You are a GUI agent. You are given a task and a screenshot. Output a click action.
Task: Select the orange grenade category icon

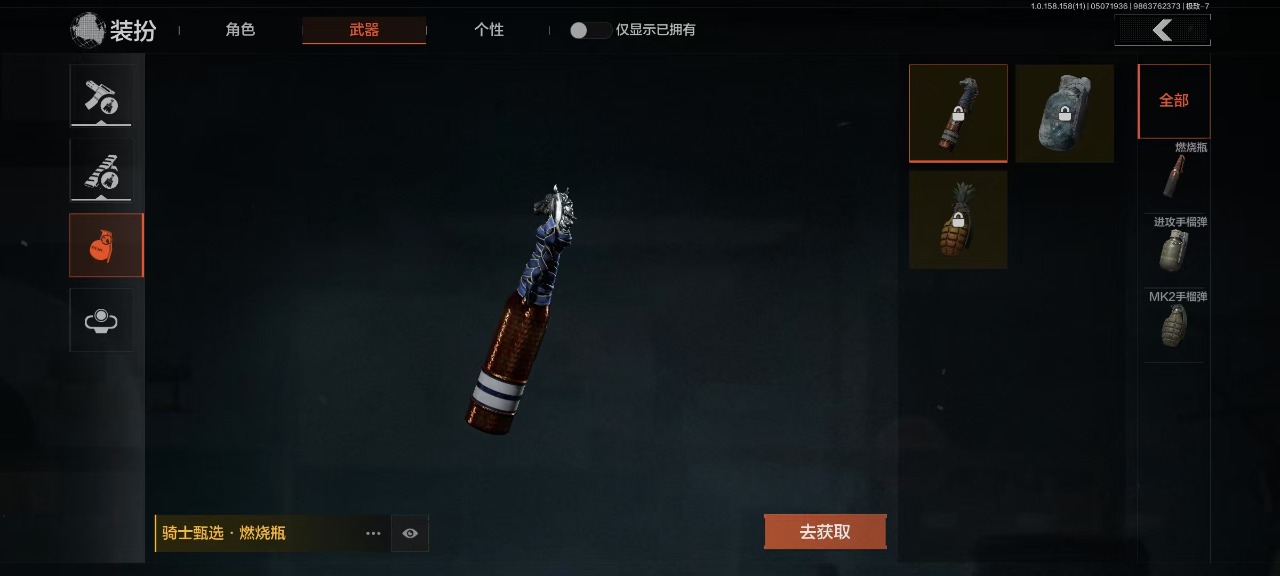tap(101, 245)
